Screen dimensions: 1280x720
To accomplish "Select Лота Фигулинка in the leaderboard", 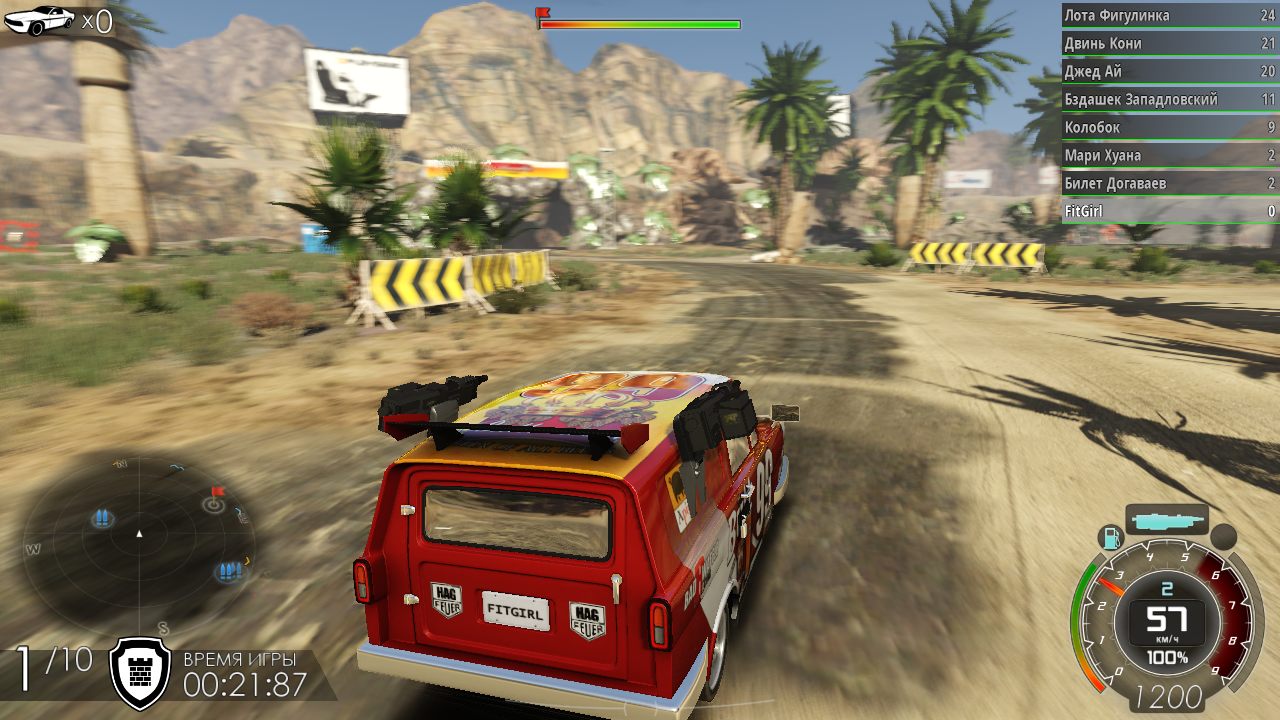I will pos(1168,16).
